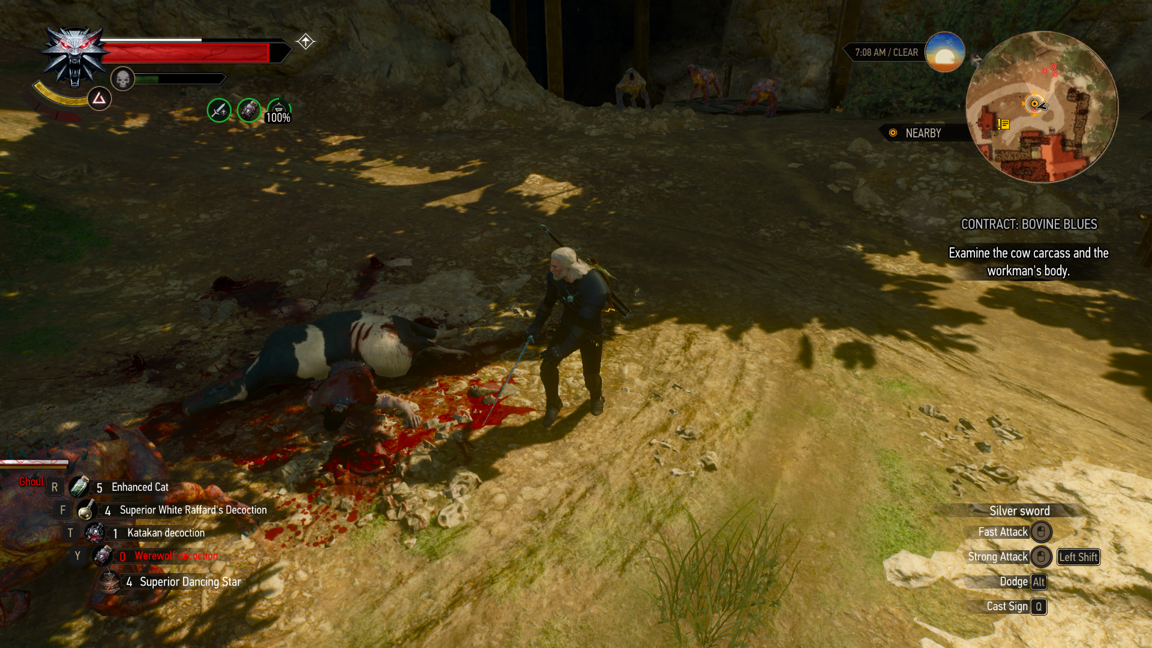Click the wolf medallion icon
Viewport: 1152px width, 648px height.
point(72,55)
